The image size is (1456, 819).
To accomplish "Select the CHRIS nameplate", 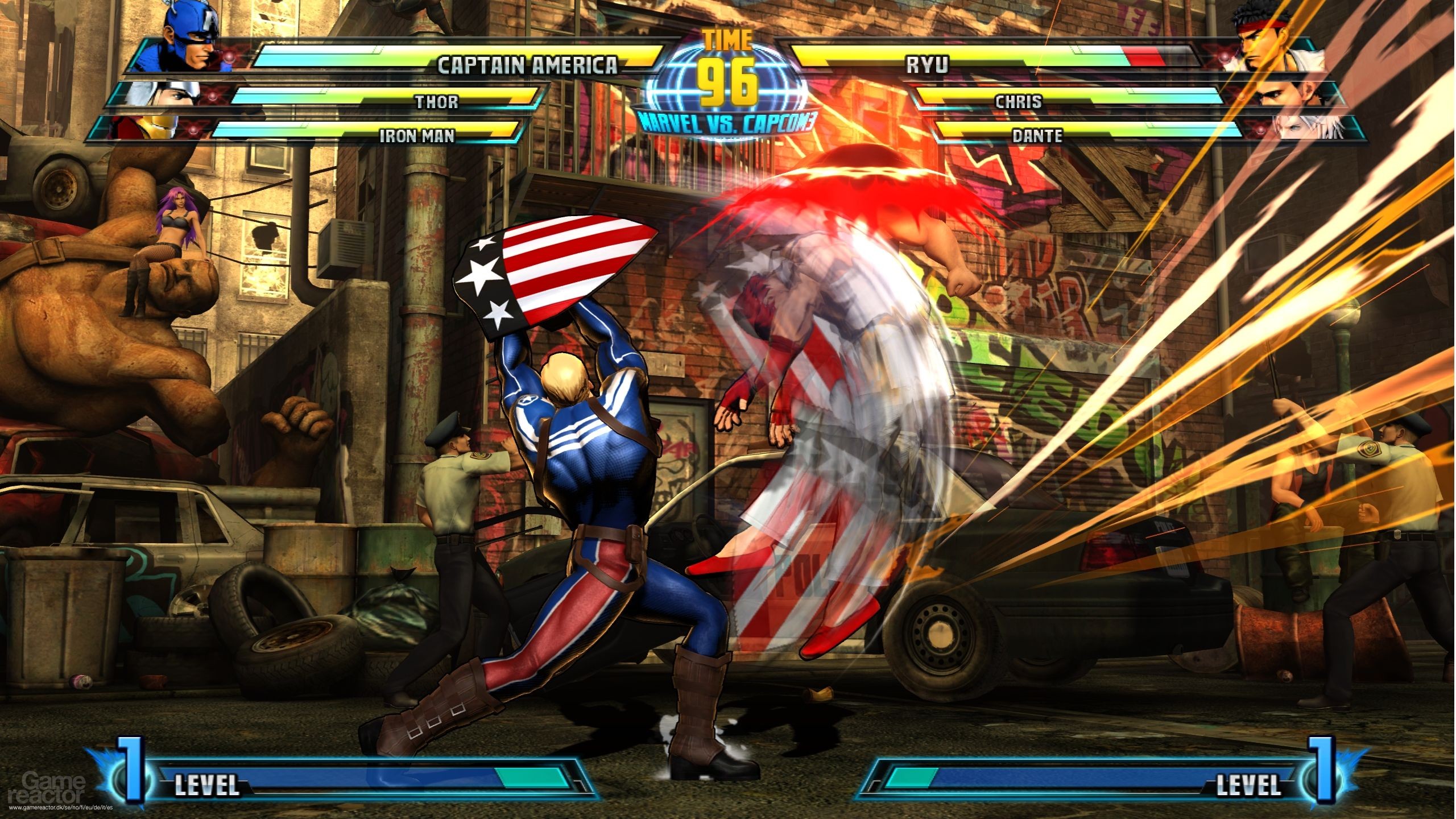I will click(x=1018, y=102).
